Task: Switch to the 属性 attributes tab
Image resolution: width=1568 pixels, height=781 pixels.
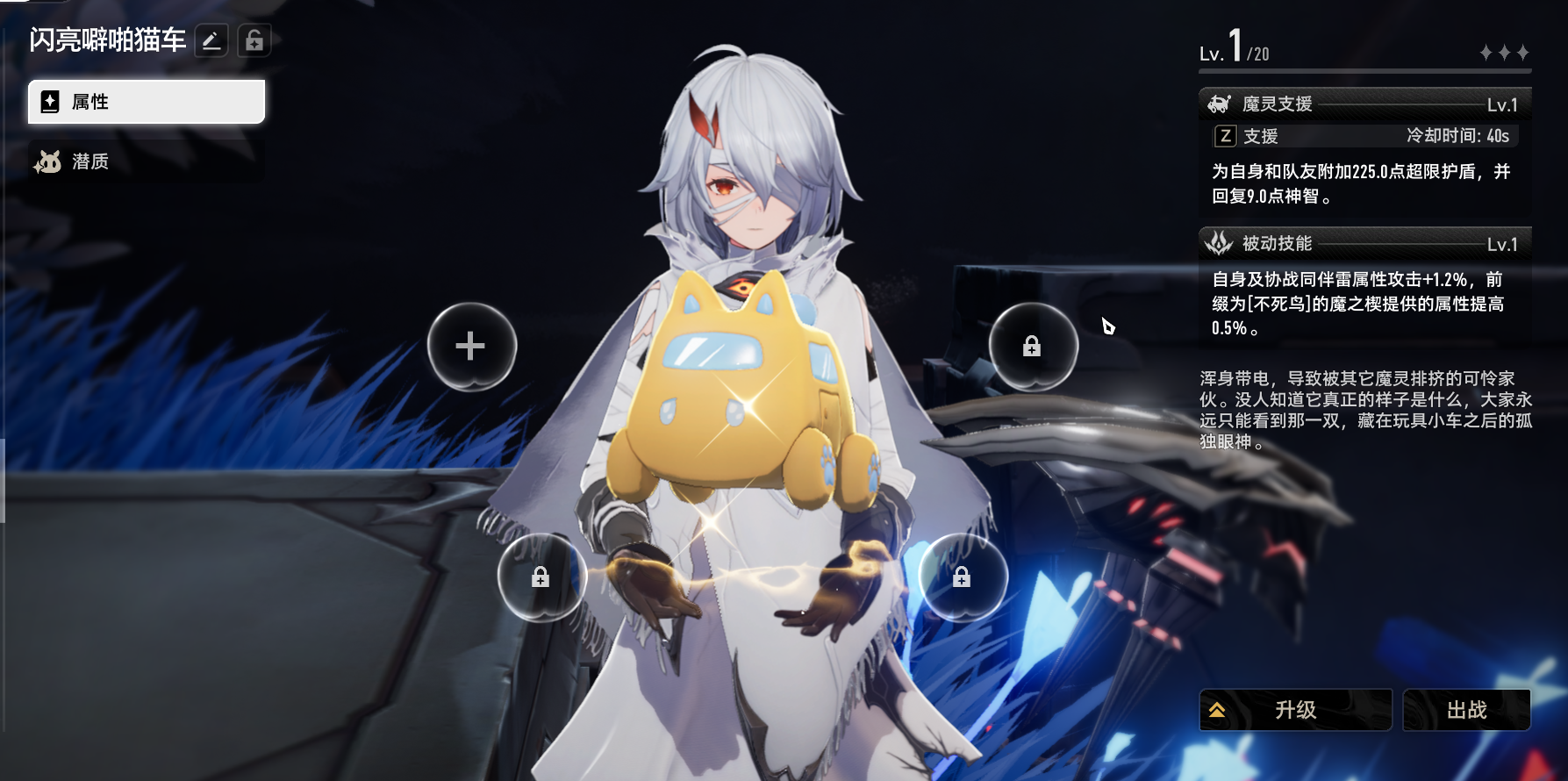Action: coord(146,102)
